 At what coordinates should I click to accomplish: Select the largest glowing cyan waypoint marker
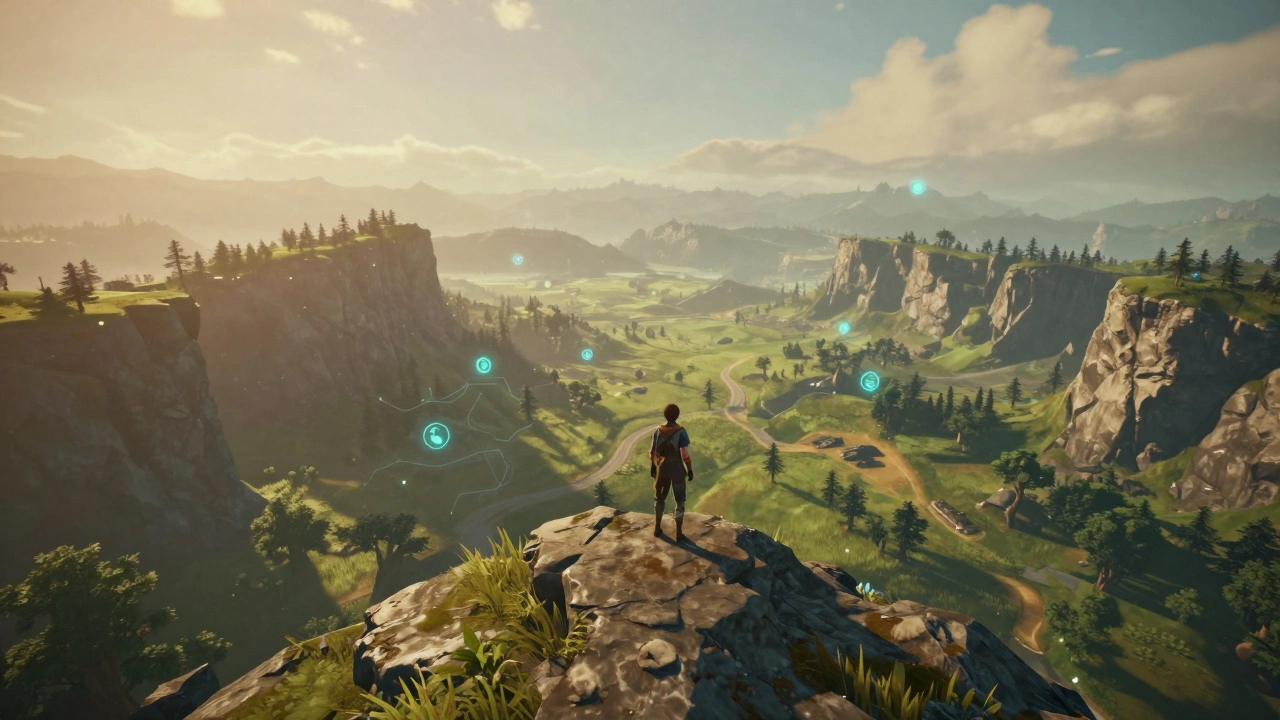(436, 435)
